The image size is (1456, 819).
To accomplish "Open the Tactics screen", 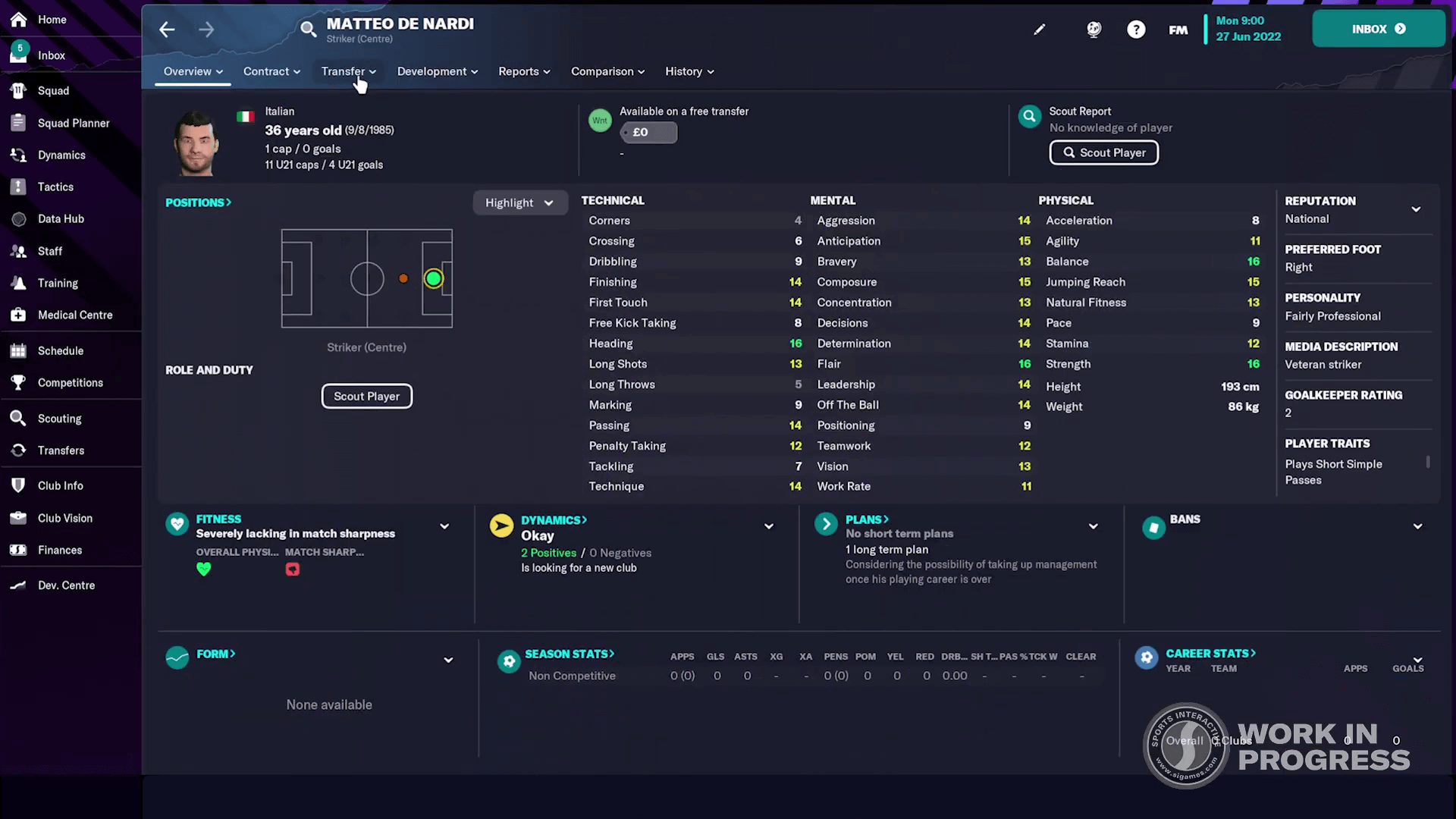I will pos(55,187).
